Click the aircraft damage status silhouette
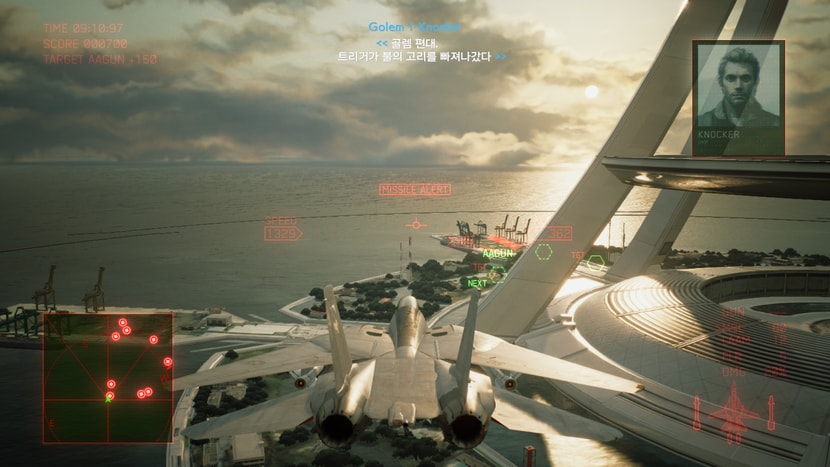The height and width of the screenshot is (467, 830). pos(734,413)
